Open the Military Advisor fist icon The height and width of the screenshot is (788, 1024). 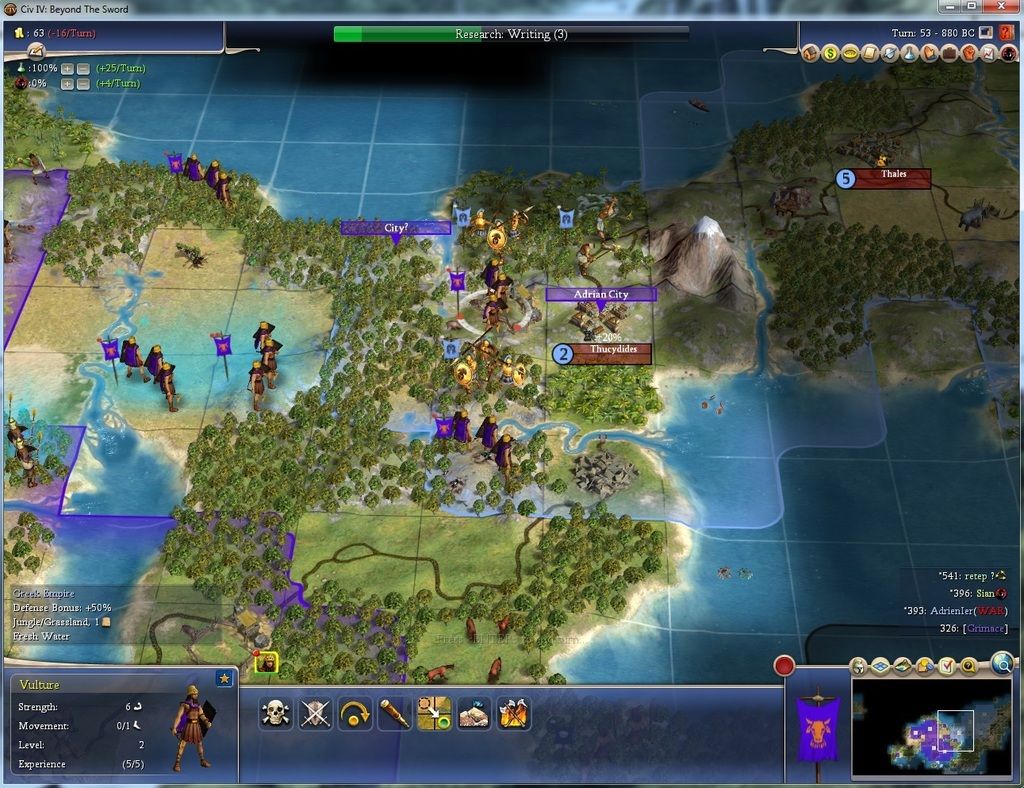[x=969, y=53]
